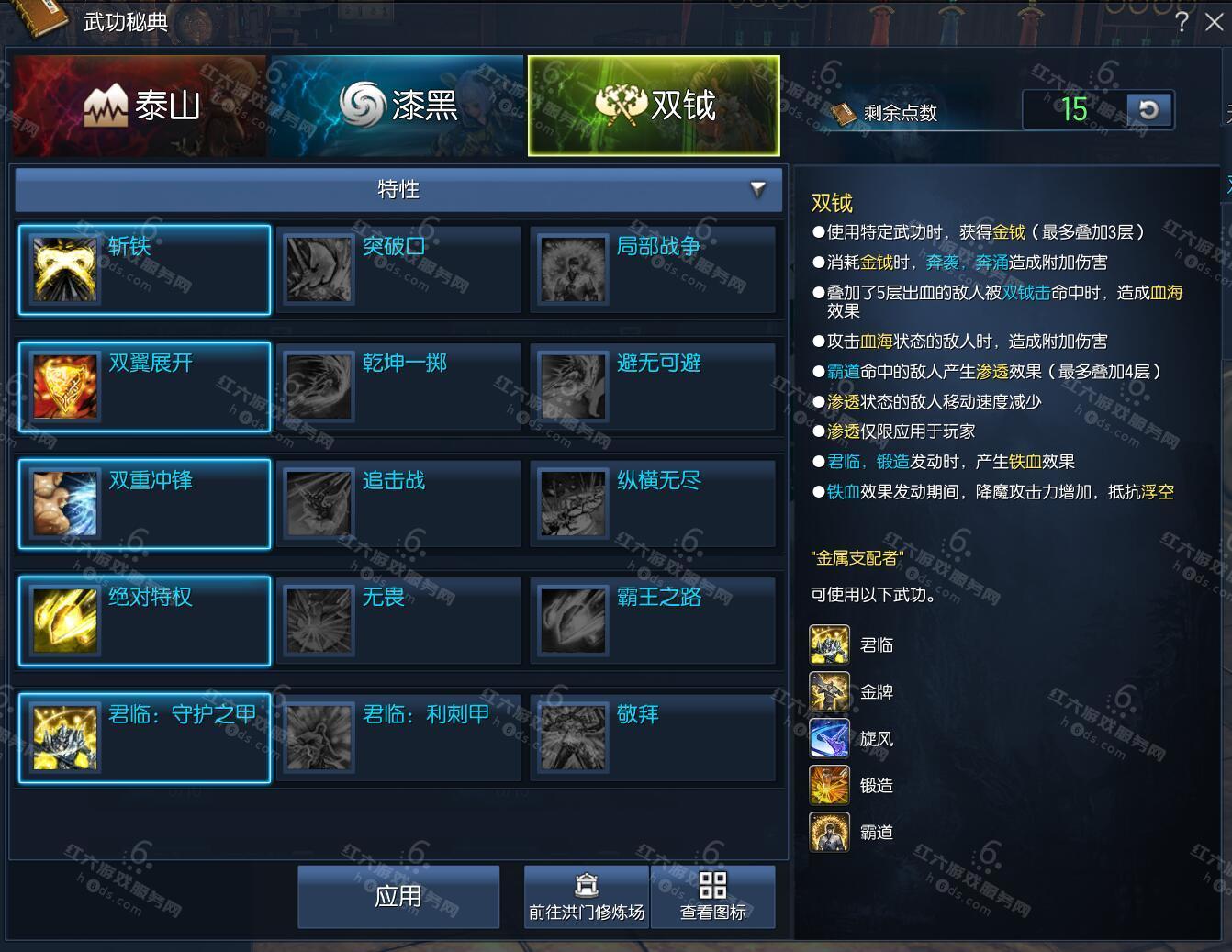
Task: Reset remaining skill points
Action: 1148,110
